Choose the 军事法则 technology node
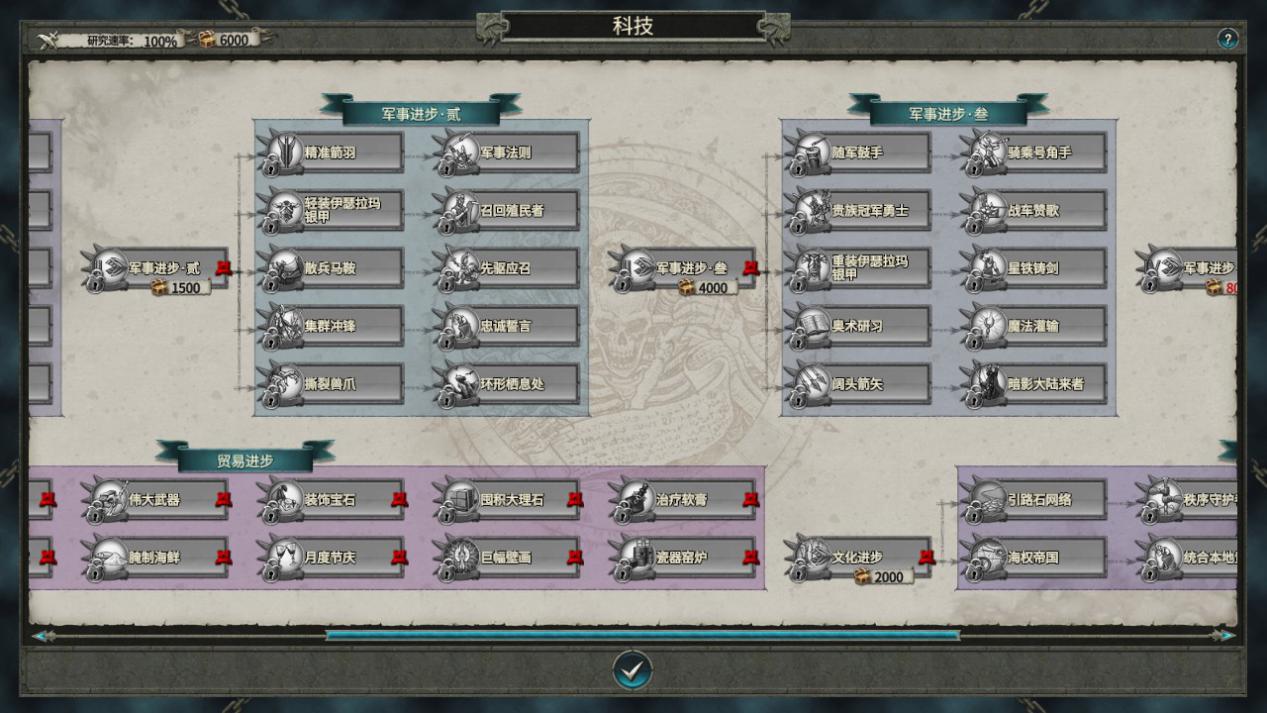This screenshot has height=713, width=1267. [509, 153]
